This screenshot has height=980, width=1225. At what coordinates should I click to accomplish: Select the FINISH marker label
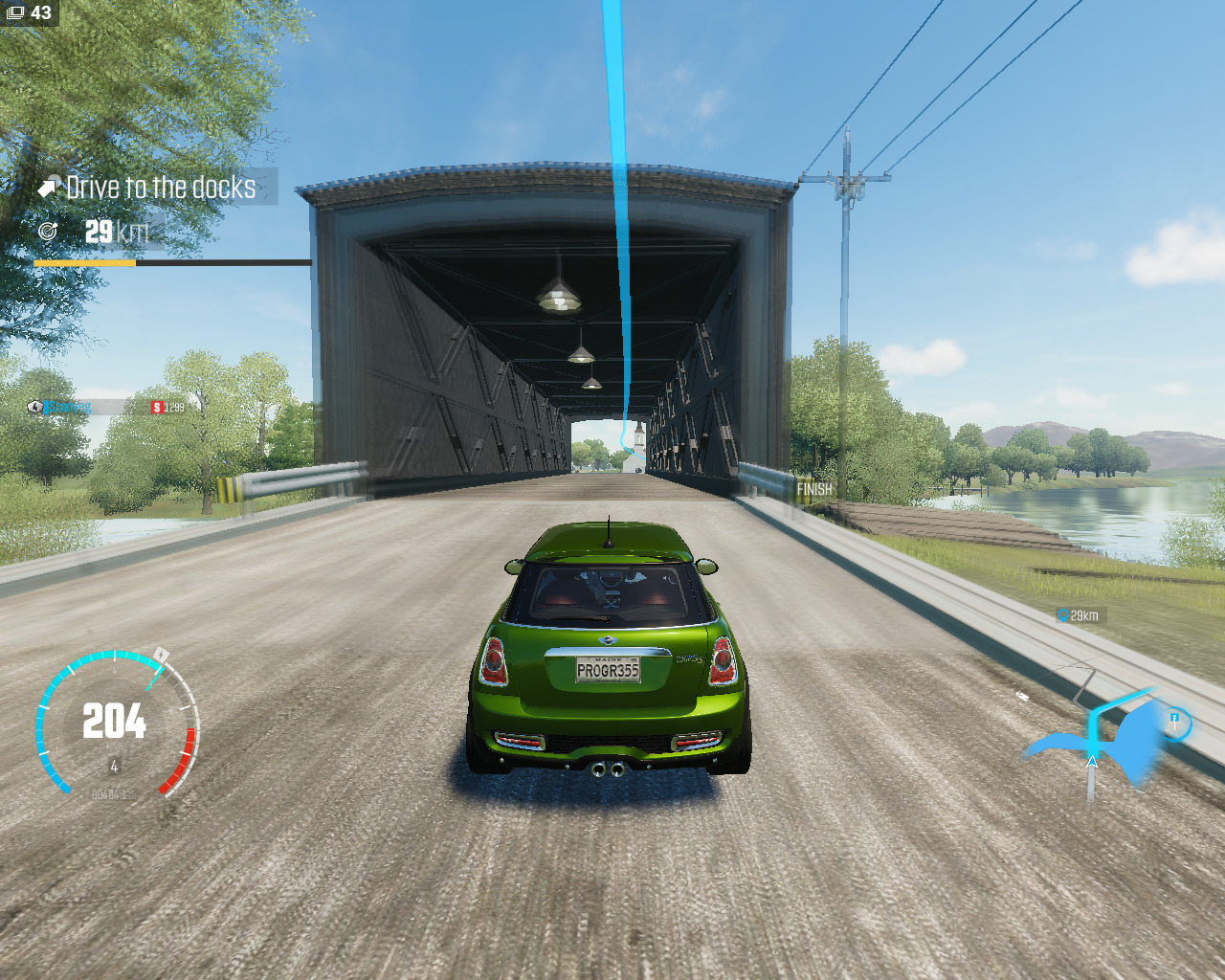[x=814, y=489]
